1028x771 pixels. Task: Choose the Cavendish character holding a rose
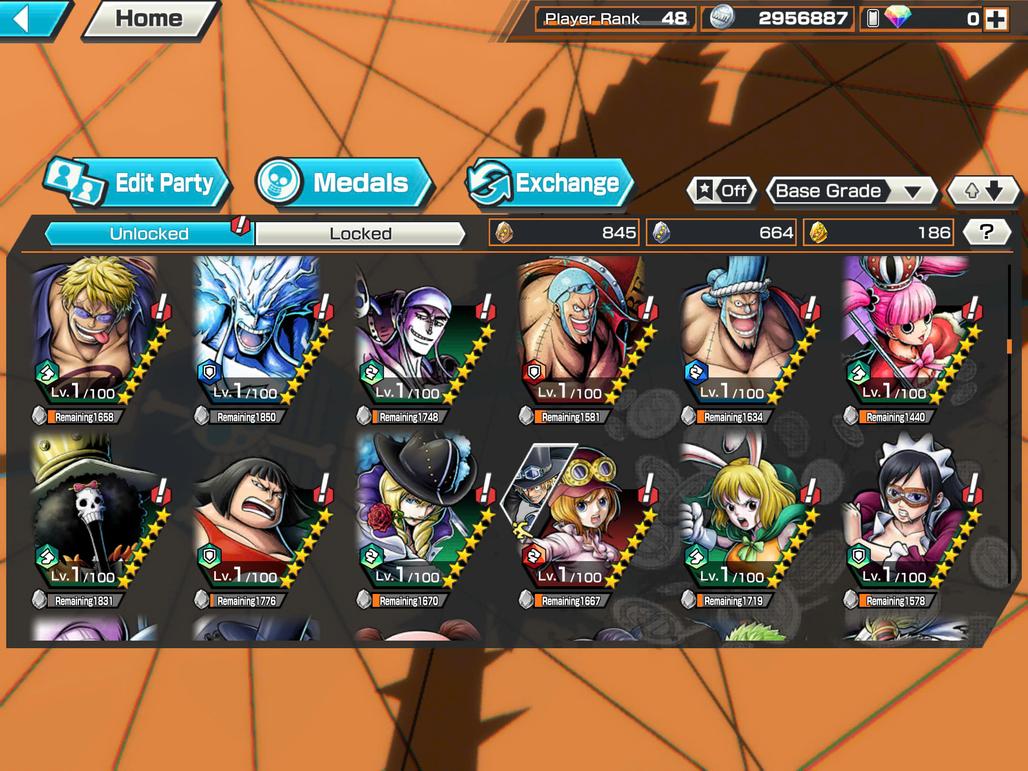pyautogui.click(x=419, y=520)
